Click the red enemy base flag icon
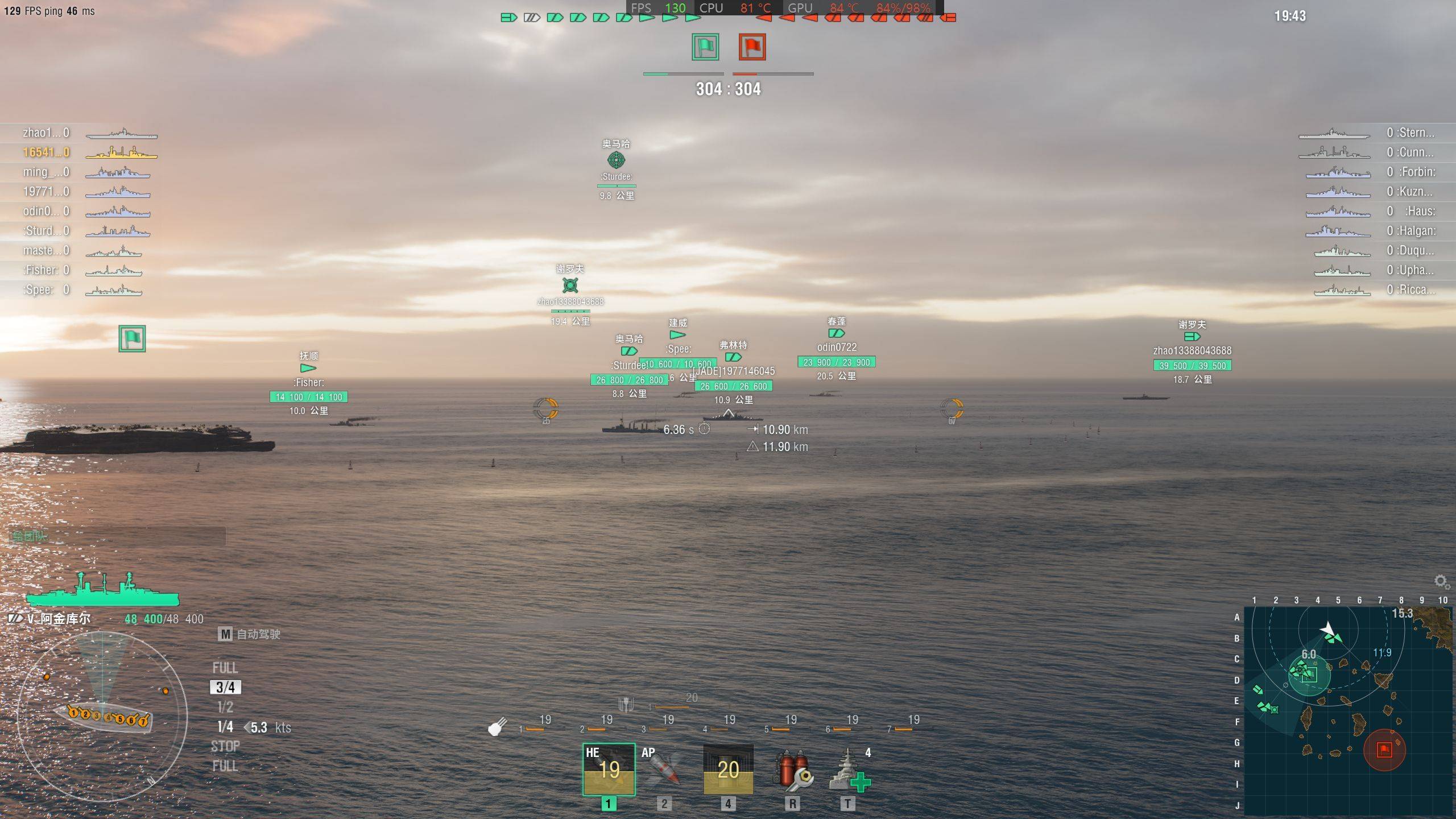The width and height of the screenshot is (1456, 819). coord(752,47)
